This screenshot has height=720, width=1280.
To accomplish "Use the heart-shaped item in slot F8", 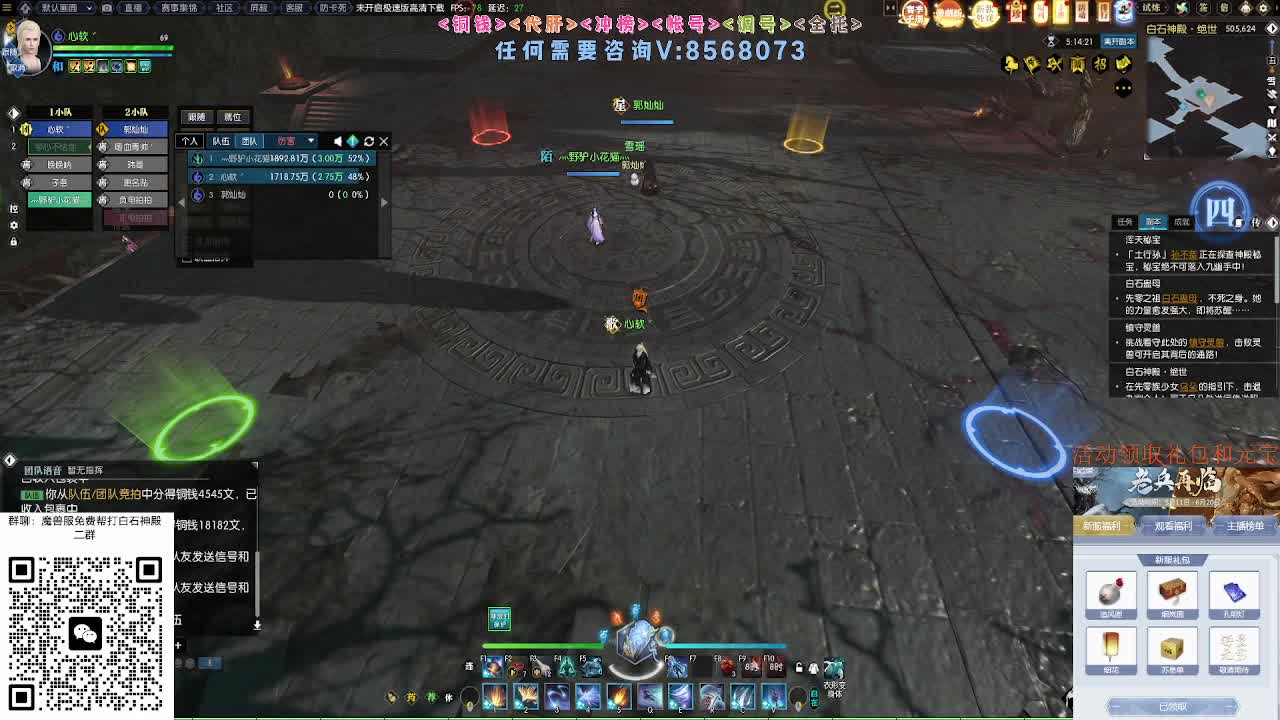I will pos(727,667).
